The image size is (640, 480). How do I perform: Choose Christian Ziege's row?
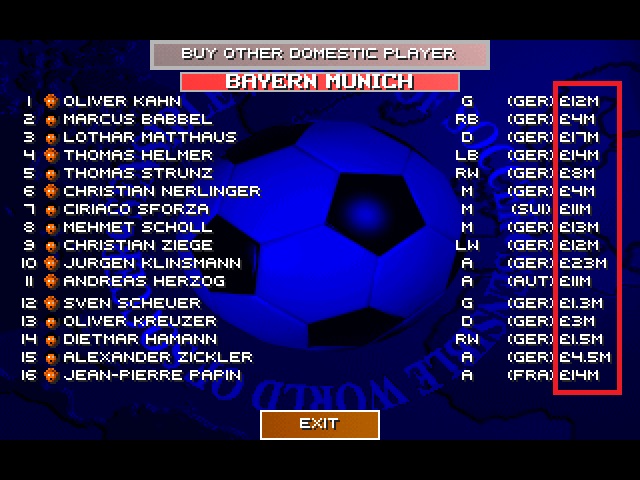(138, 245)
